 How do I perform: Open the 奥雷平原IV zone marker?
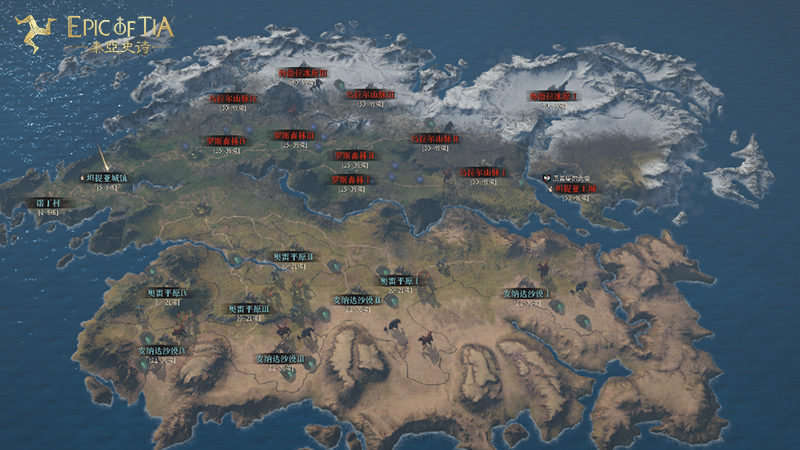(168, 292)
